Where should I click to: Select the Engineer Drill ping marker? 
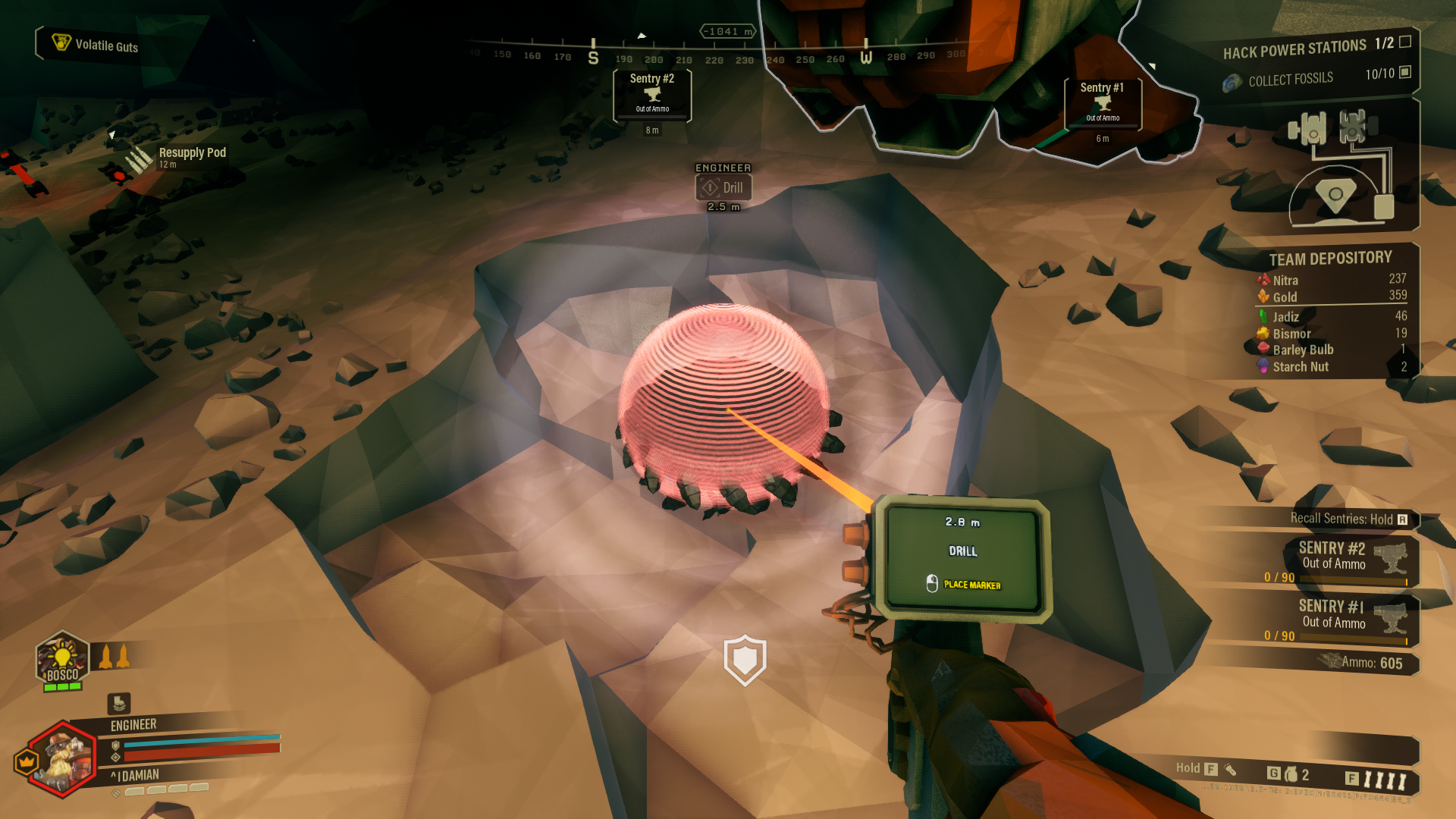(x=723, y=187)
